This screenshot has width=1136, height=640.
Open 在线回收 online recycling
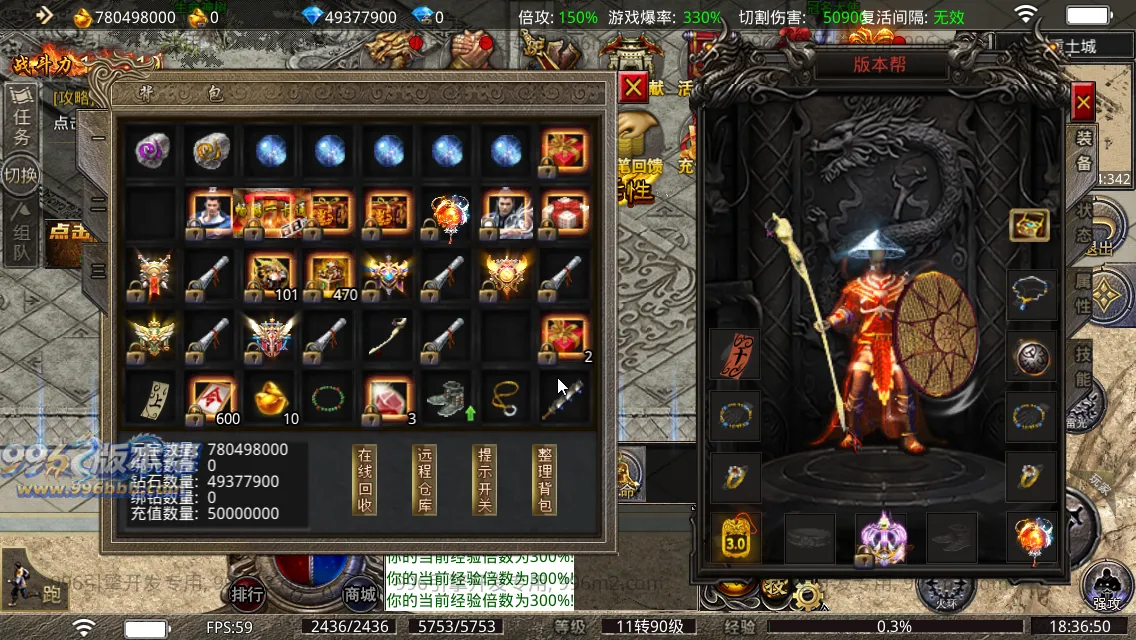365,480
